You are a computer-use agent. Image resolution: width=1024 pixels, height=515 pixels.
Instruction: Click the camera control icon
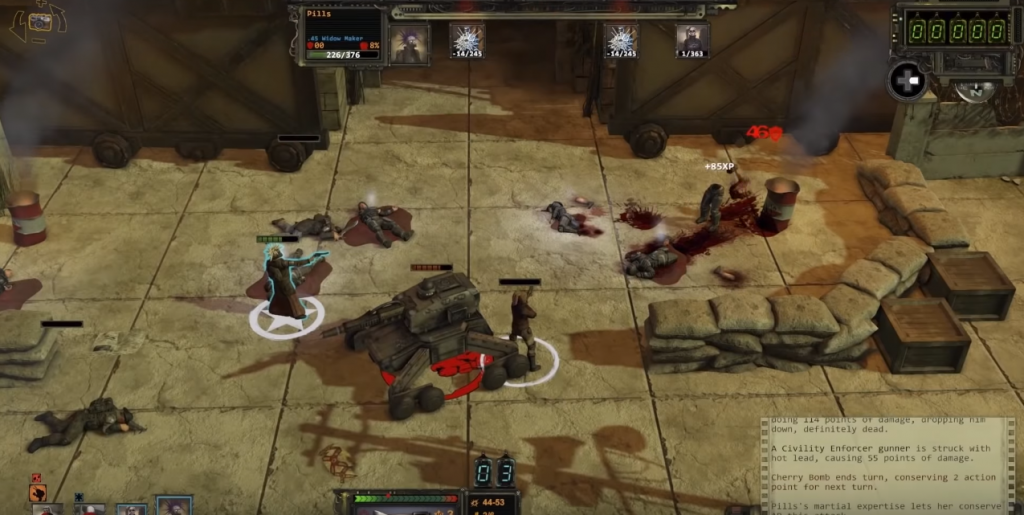[x=38, y=20]
